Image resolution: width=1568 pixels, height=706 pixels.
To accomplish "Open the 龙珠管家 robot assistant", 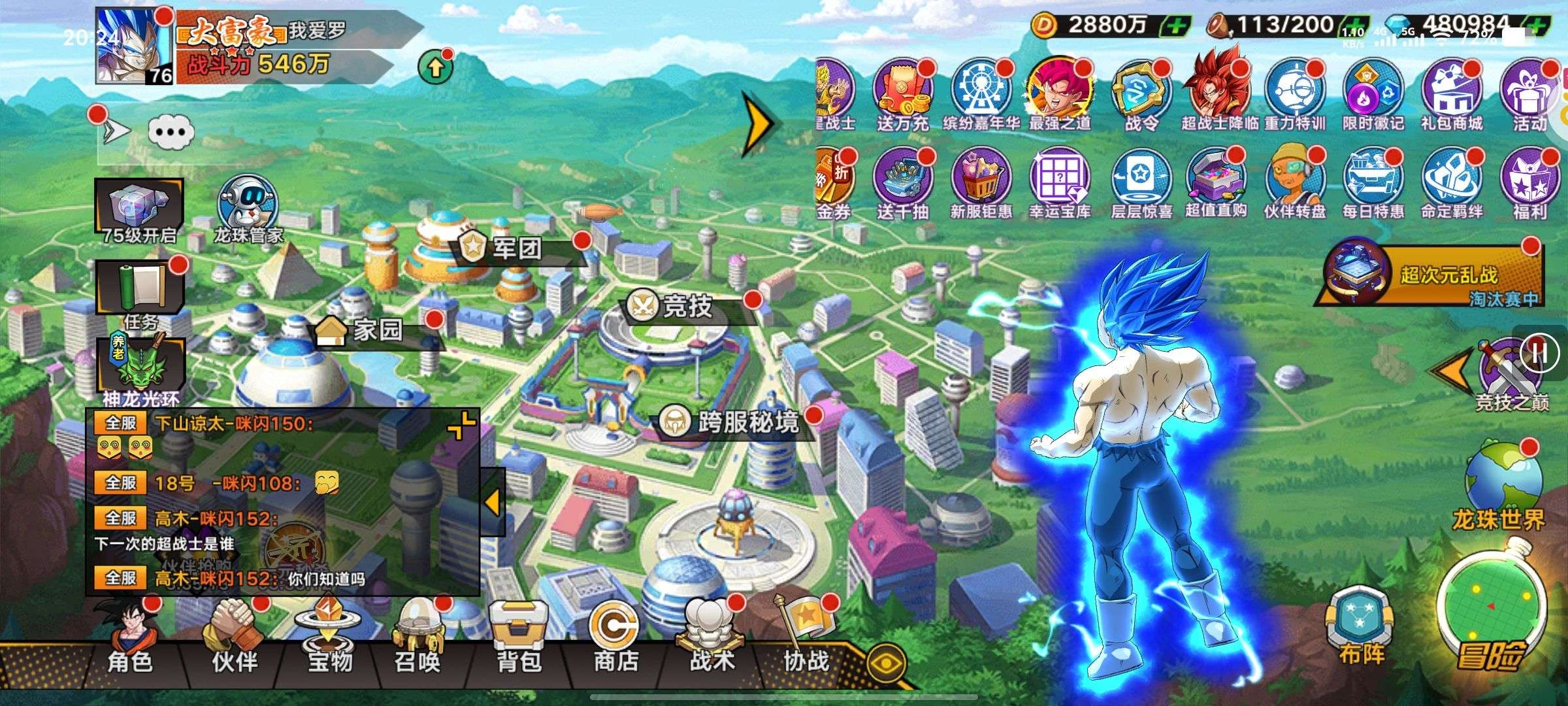I will click(x=248, y=208).
